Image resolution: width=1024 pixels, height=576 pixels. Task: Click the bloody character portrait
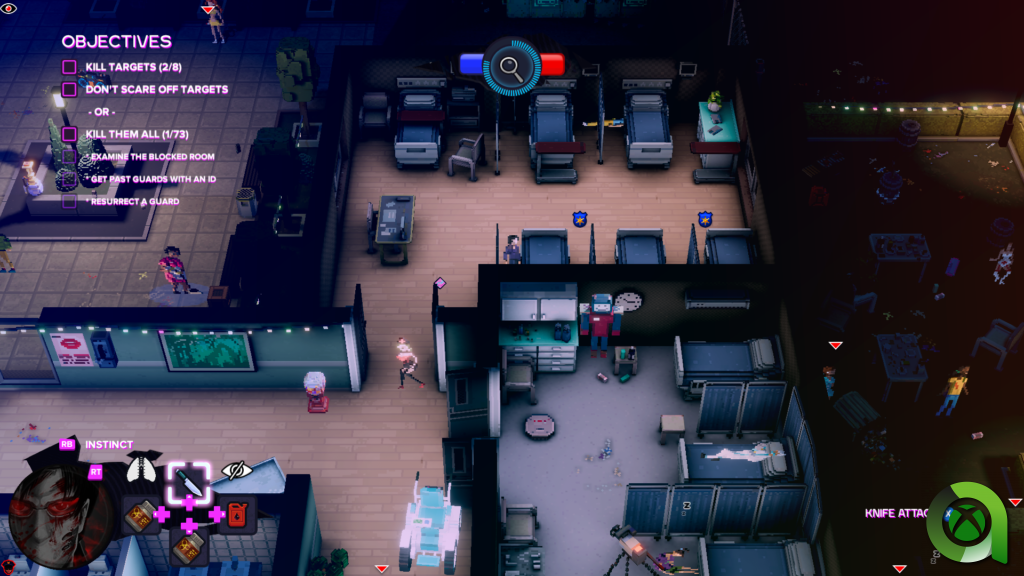pos(49,510)
